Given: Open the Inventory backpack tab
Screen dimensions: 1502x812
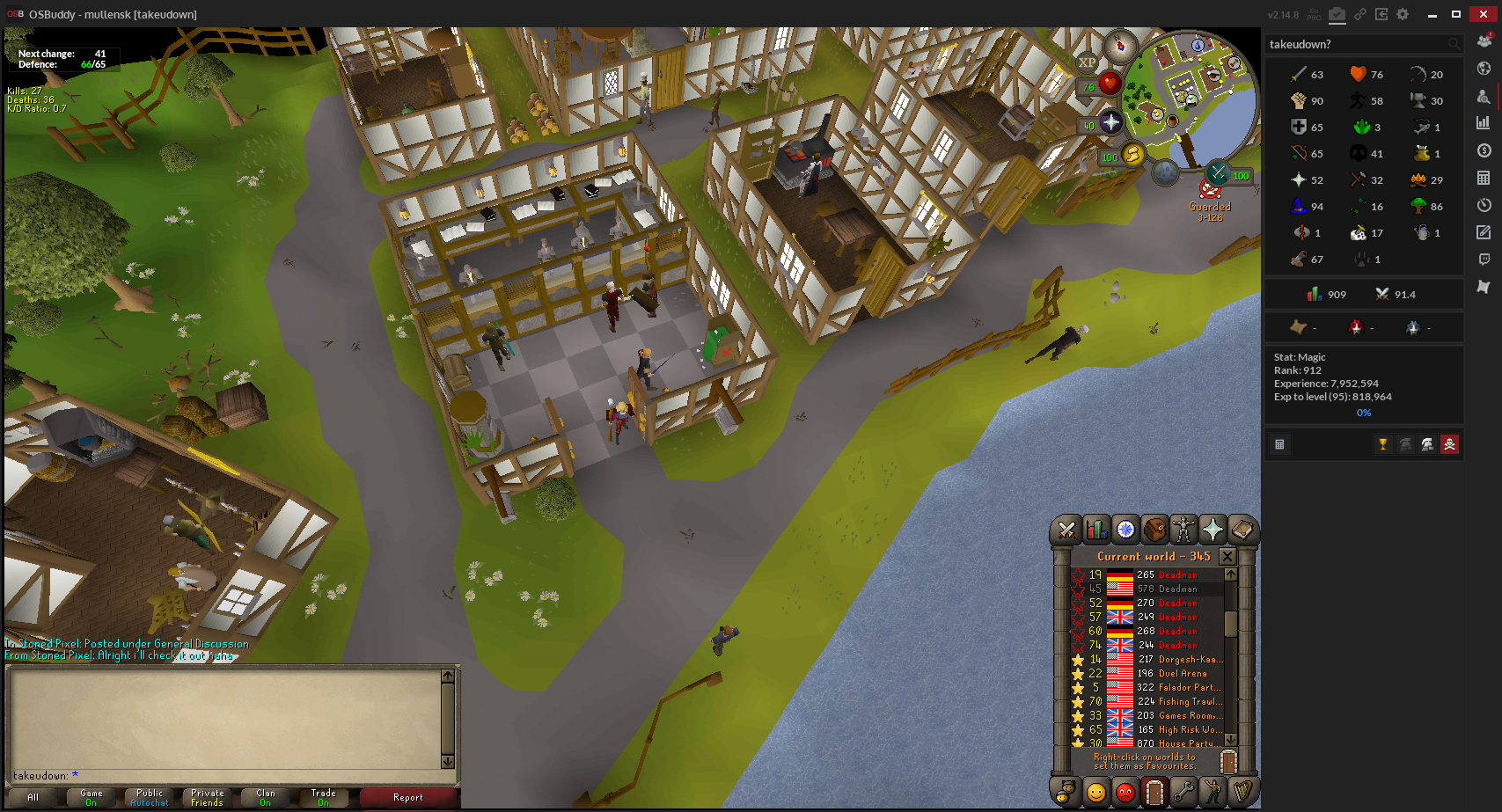Looking at the screenshot, I should tap(1154, 530).
